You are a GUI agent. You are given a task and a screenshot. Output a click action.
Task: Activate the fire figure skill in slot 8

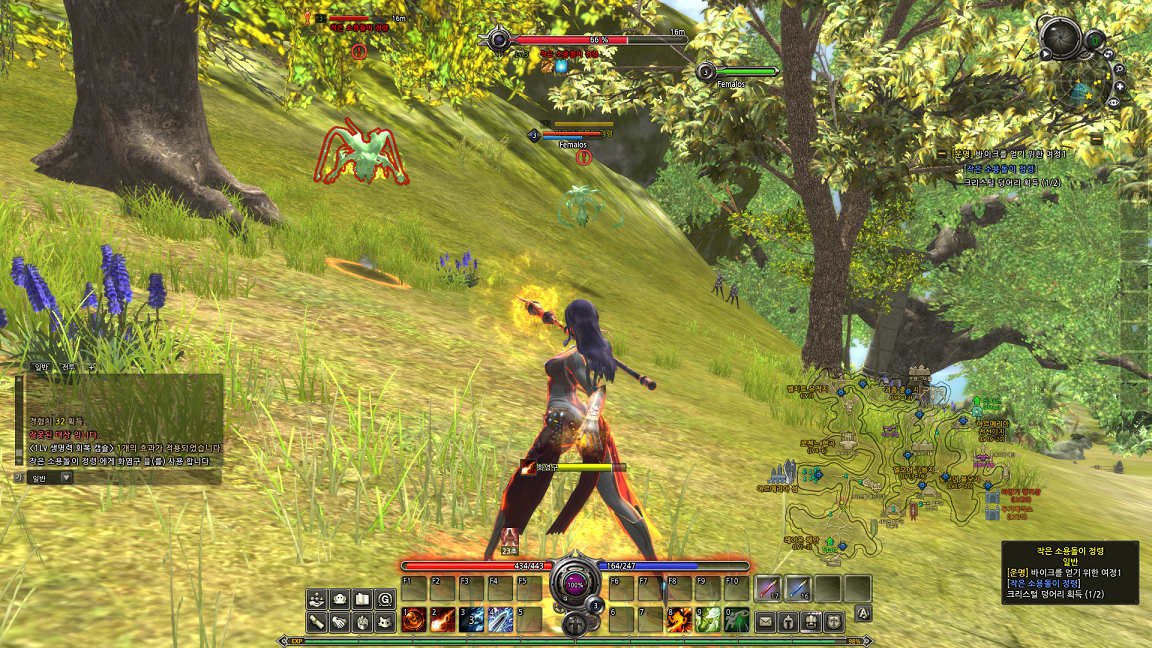(x=679, y=620)
